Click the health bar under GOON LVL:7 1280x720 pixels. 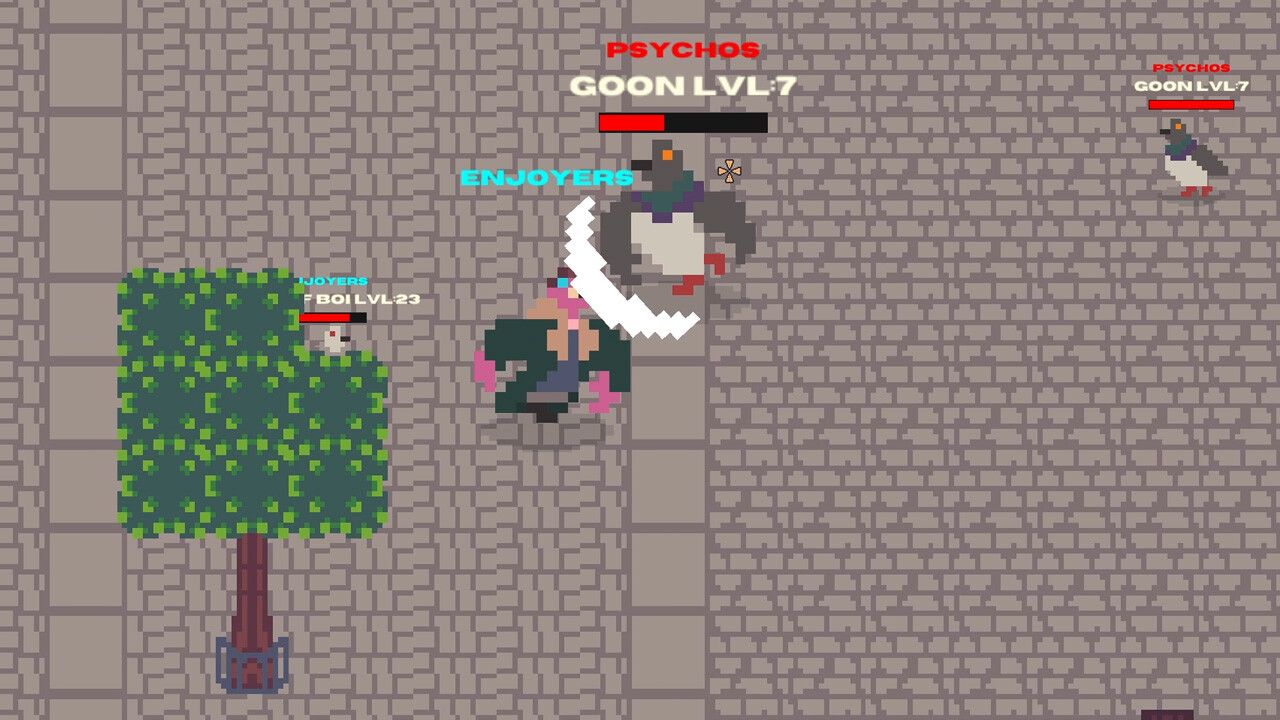pyautogui.click(x=683, y=123)
